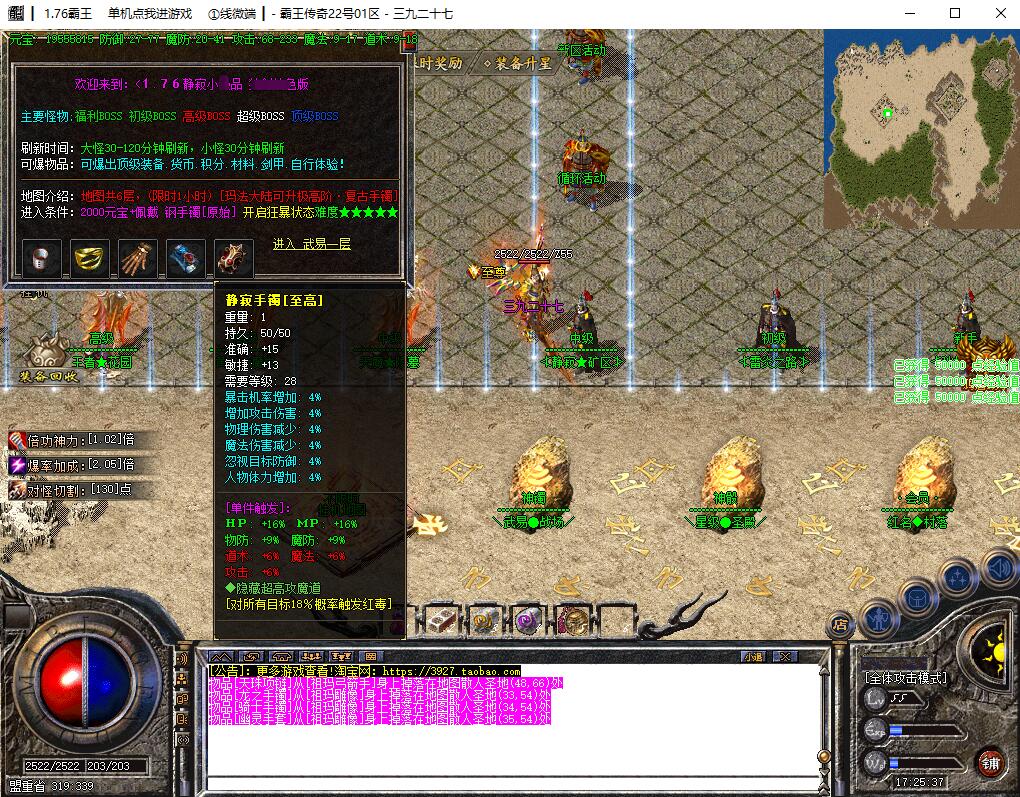Toggle sound with the speaker button
This screenshot has width=1020, height=797.
[x=999, y=568]
